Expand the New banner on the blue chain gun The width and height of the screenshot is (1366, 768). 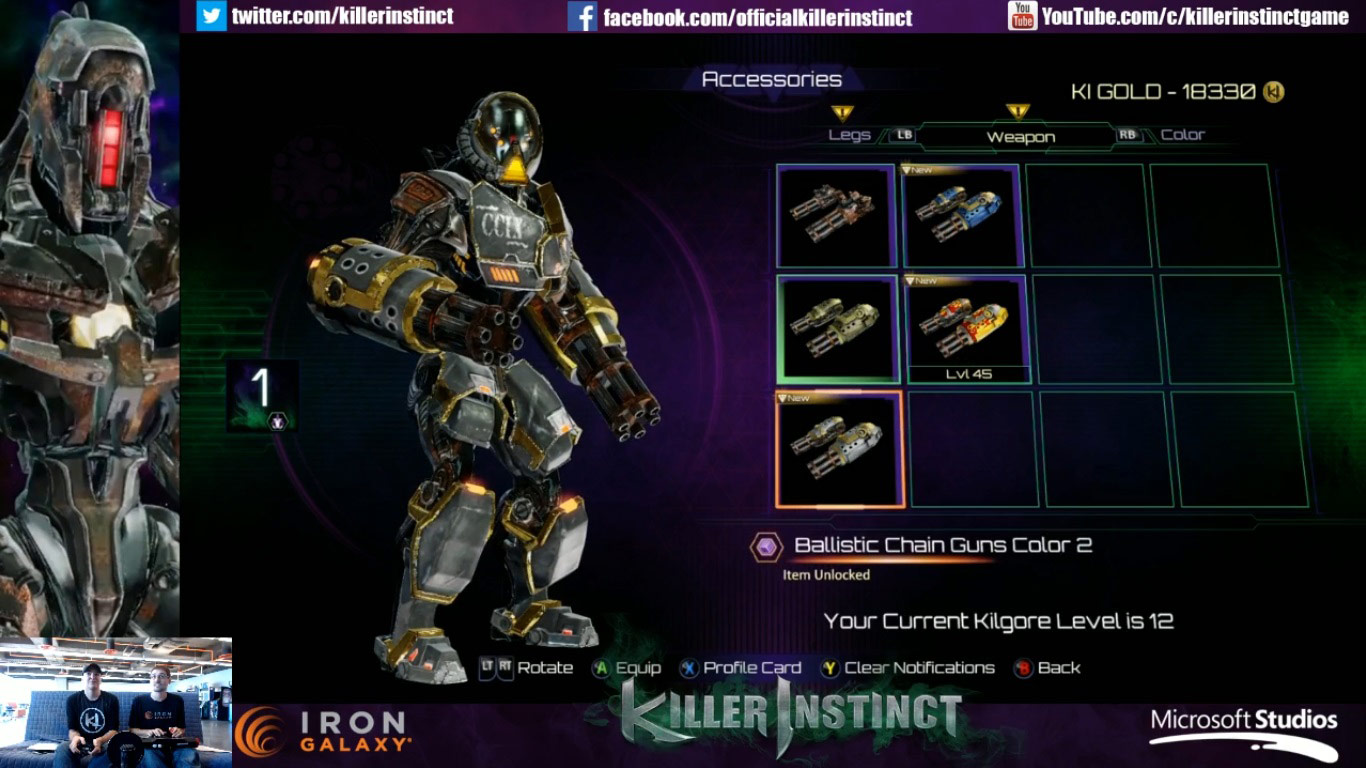[920, 171]
